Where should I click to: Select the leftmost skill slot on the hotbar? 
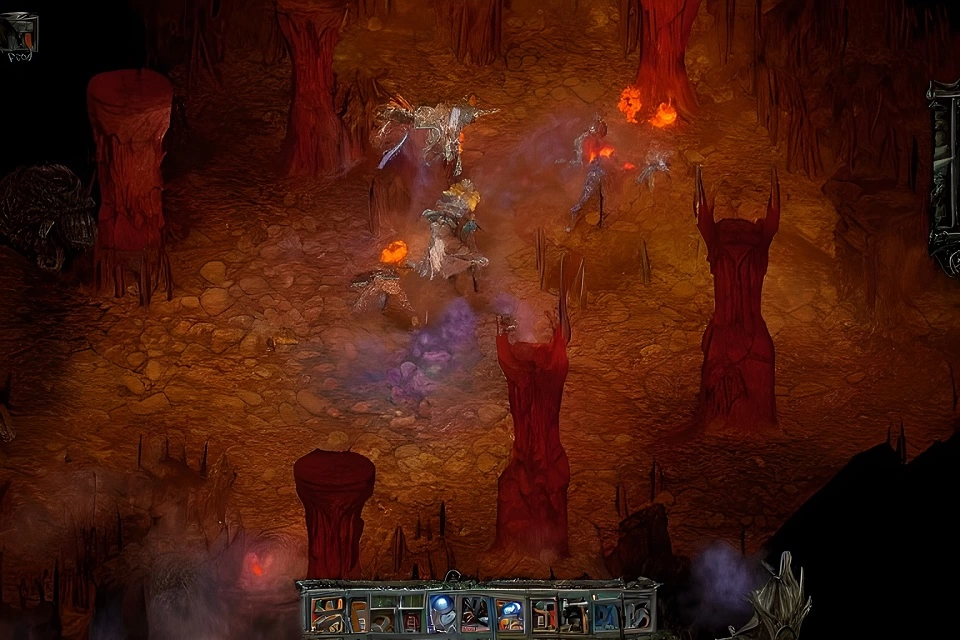pos(328,613)
